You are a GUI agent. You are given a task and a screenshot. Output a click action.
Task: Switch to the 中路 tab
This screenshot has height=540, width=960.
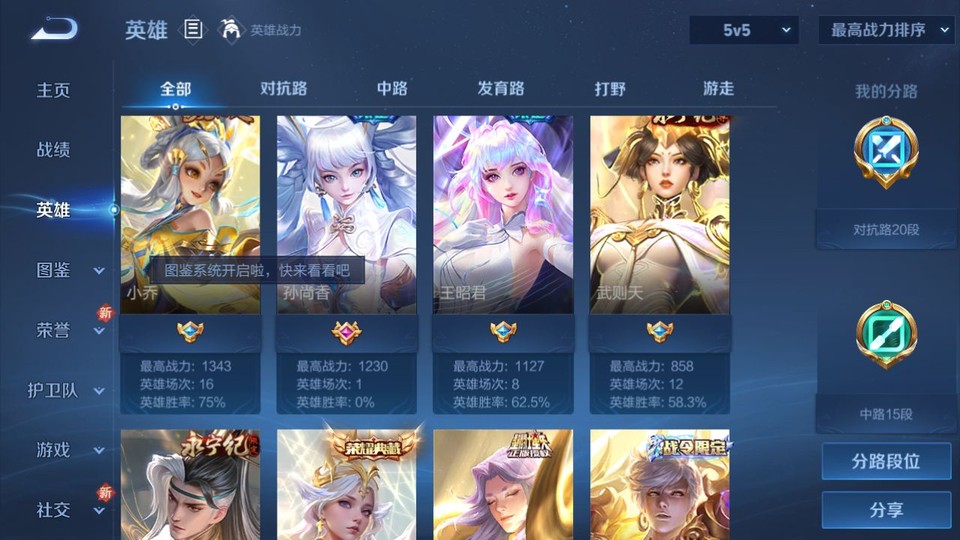tap(392, 89)
